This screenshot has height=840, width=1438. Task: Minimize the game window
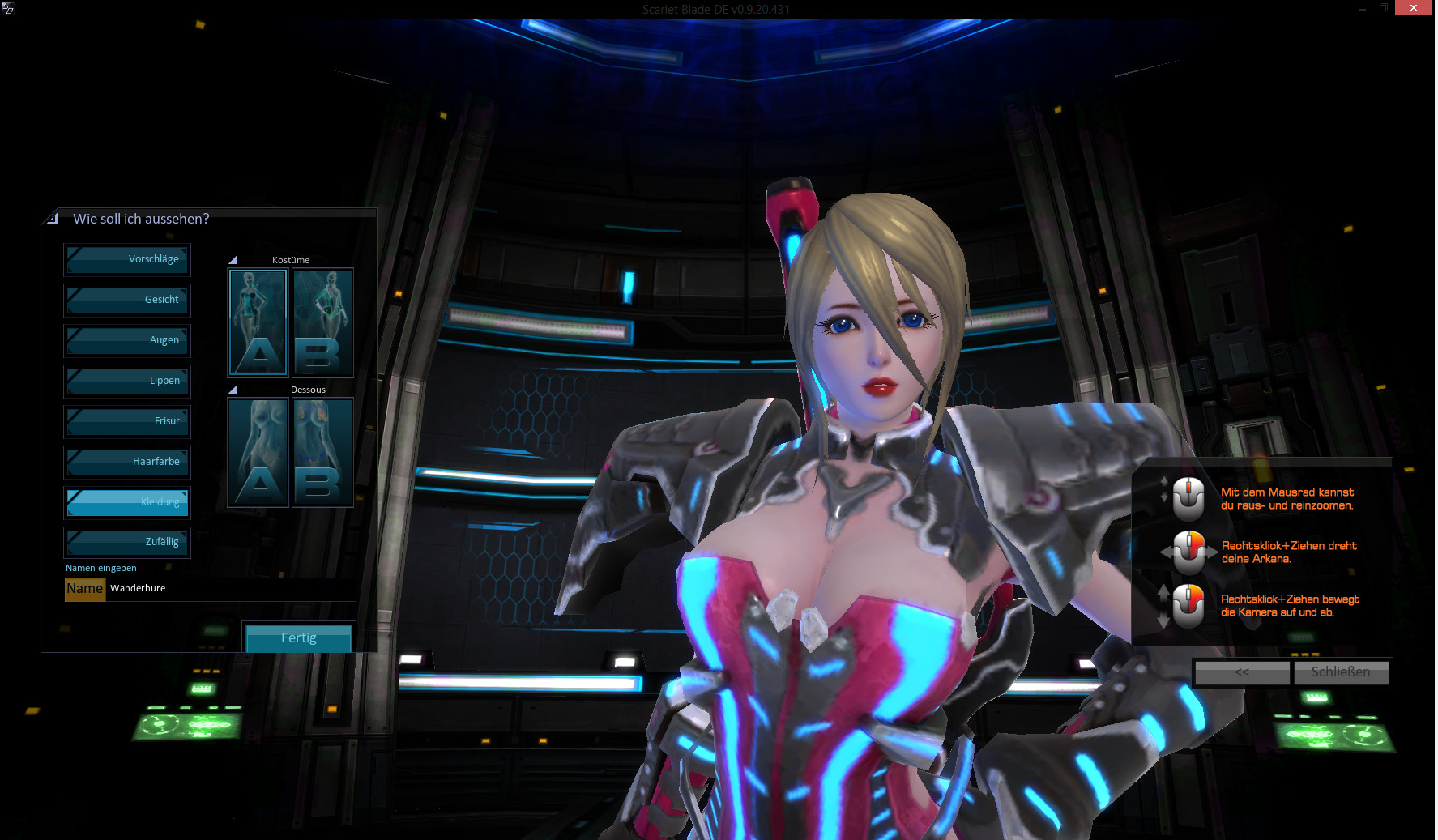pyautogui.click(x=1362, y=8)
